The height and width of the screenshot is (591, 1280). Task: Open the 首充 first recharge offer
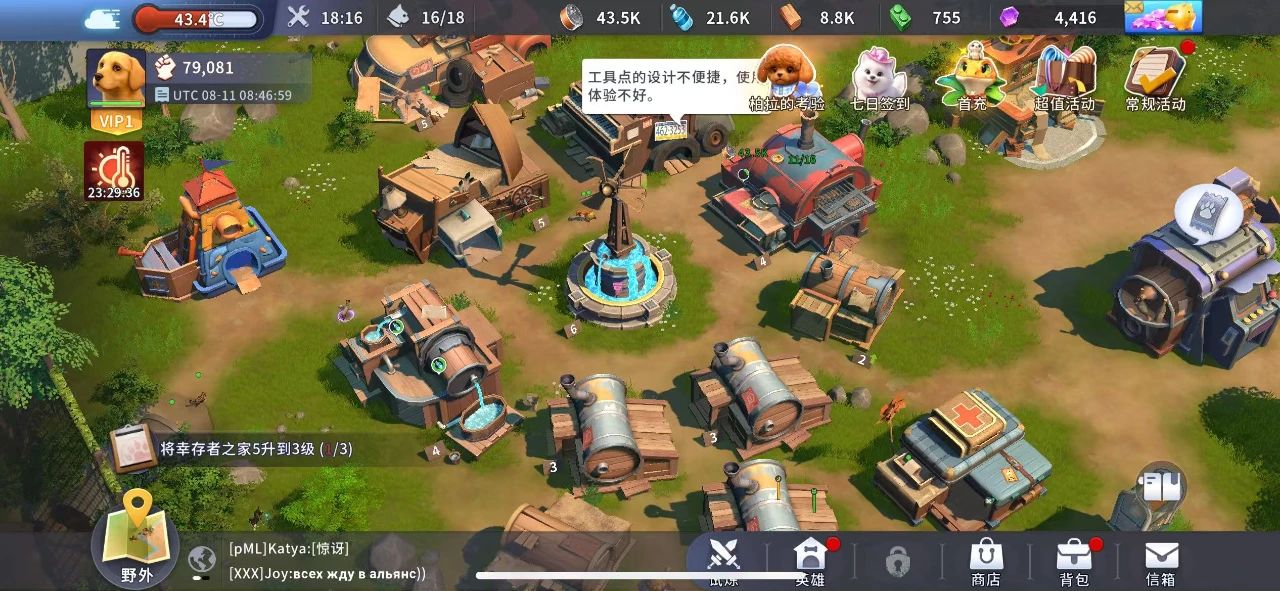pos(971,78)
